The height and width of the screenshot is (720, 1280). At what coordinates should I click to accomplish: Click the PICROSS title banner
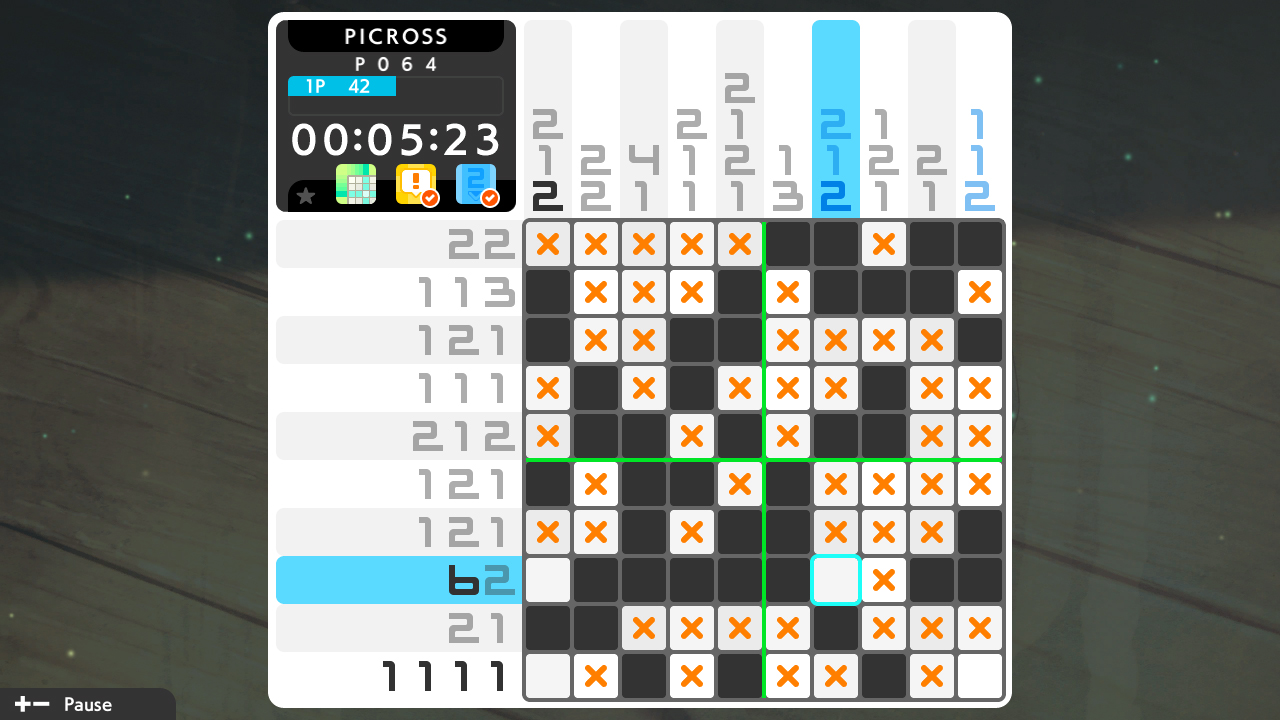pyautogui.click(x=396, y=36)
